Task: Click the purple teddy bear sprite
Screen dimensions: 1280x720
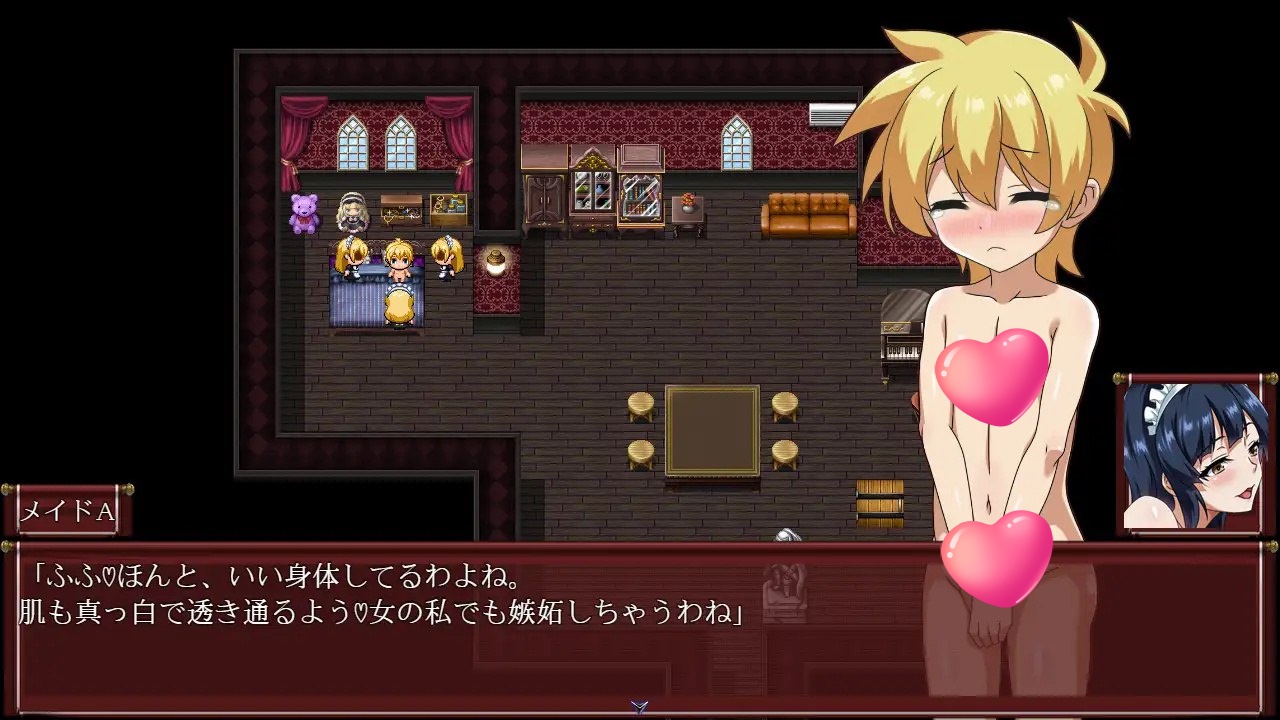Action: point(303,212)
